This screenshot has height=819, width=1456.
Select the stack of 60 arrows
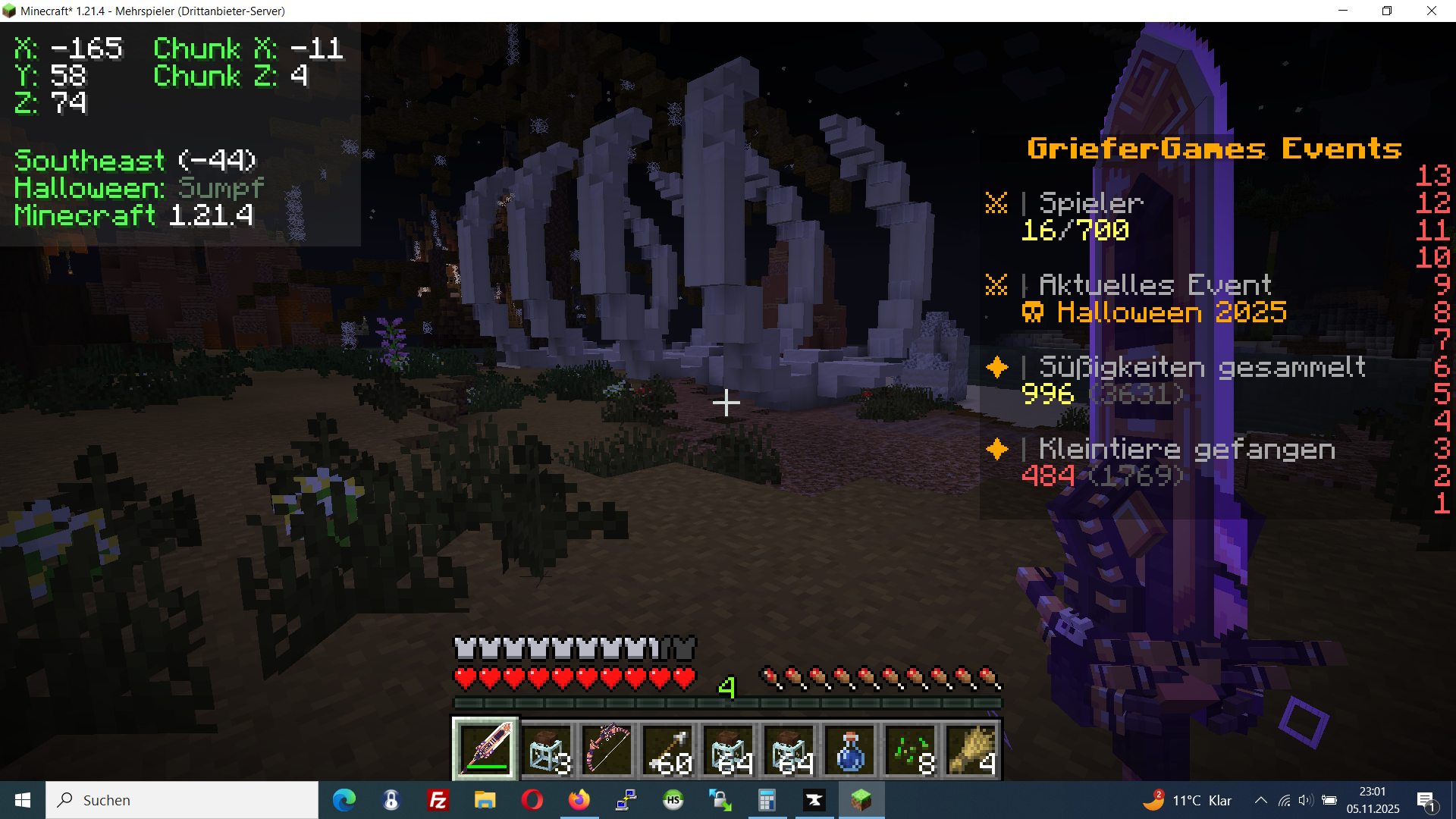coord(668,749)
